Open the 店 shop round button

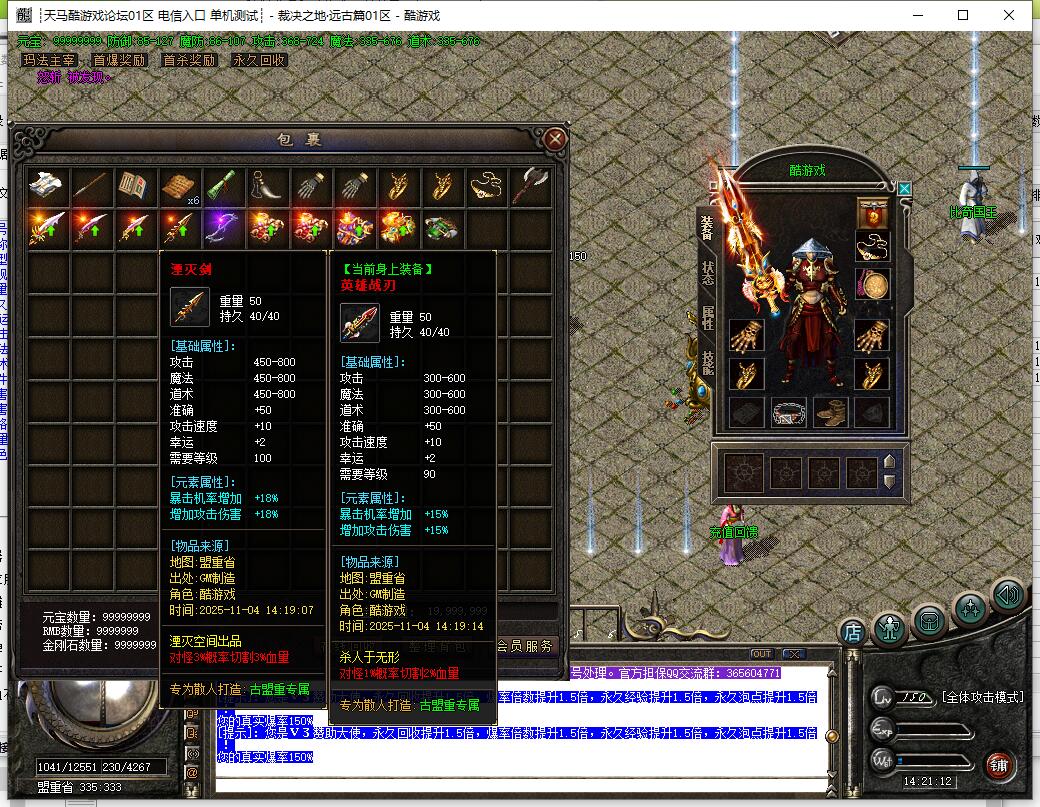pos(852,632)
